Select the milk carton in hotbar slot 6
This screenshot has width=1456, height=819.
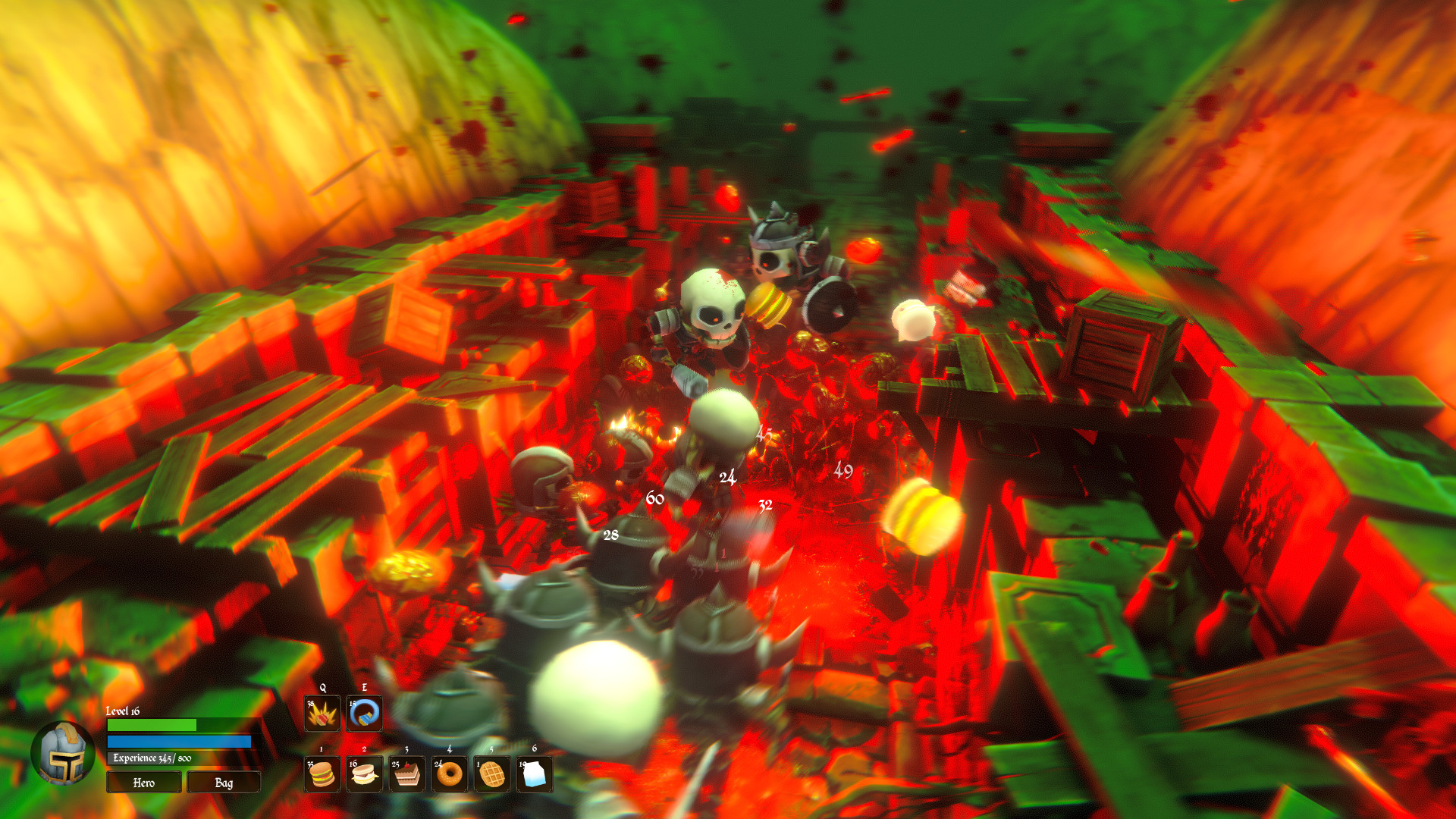(534, 774)
